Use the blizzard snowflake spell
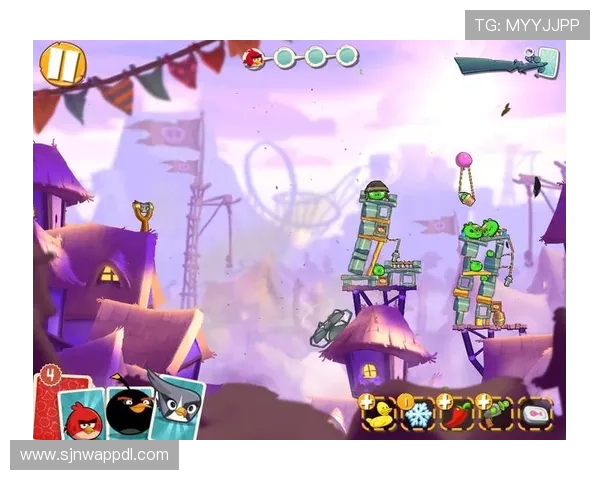Screen dimensions: 600x480 418,414
